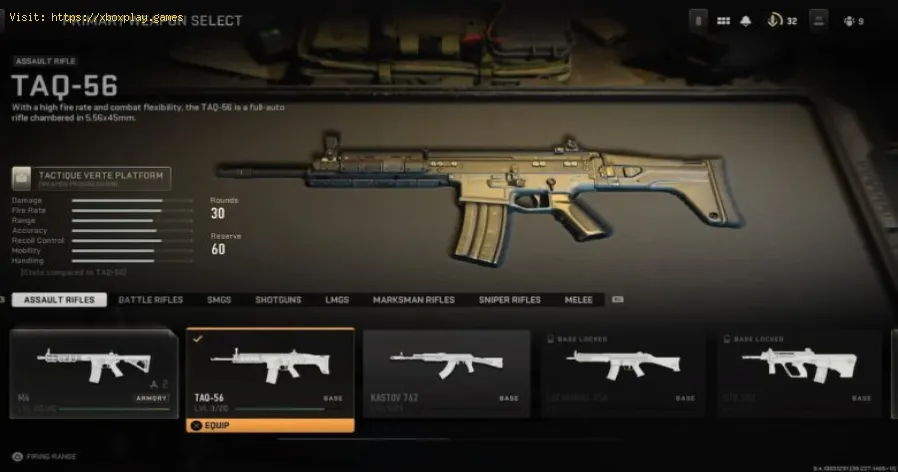Equip the TAQ-56
Viewport: 898px width, 472px height.
click(270, 425)
